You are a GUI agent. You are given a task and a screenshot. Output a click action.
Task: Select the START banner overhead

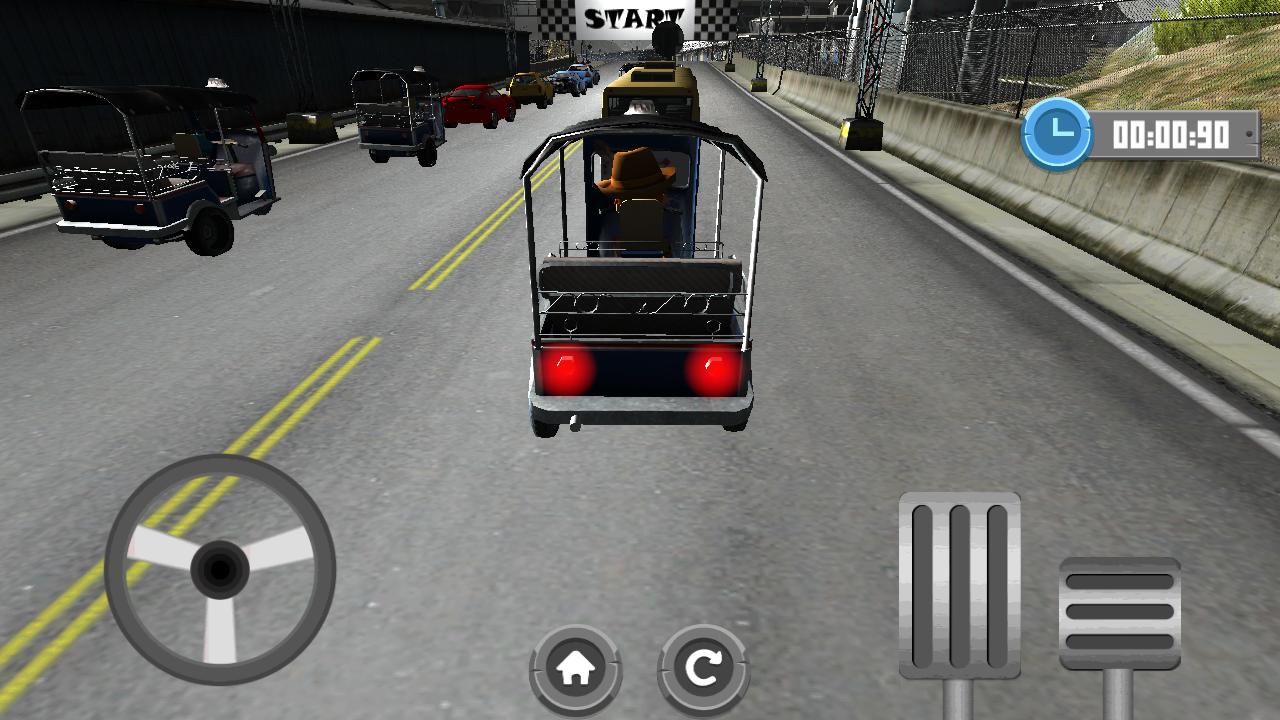[635, 18]
